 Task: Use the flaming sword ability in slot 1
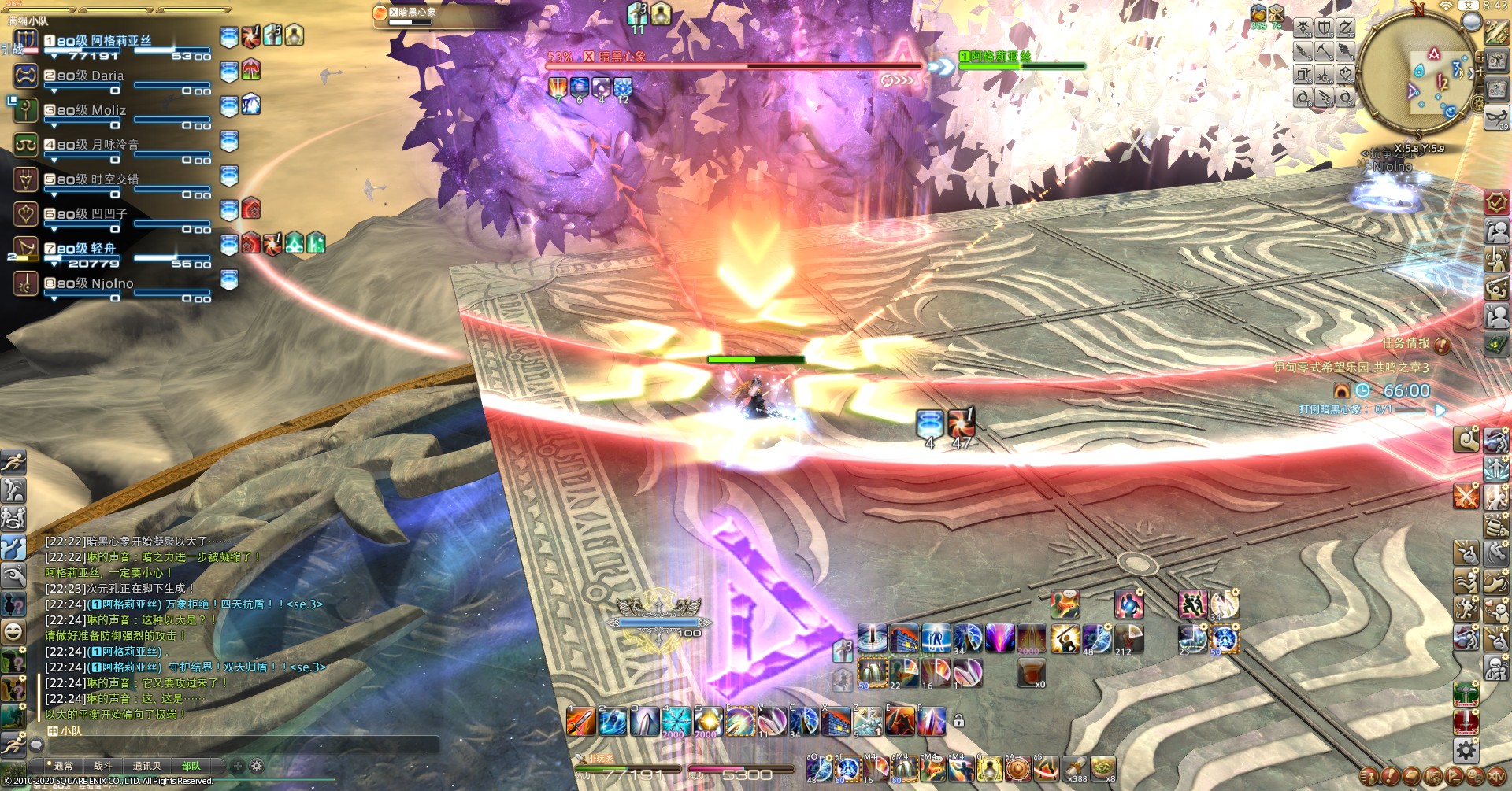[581, 721]
